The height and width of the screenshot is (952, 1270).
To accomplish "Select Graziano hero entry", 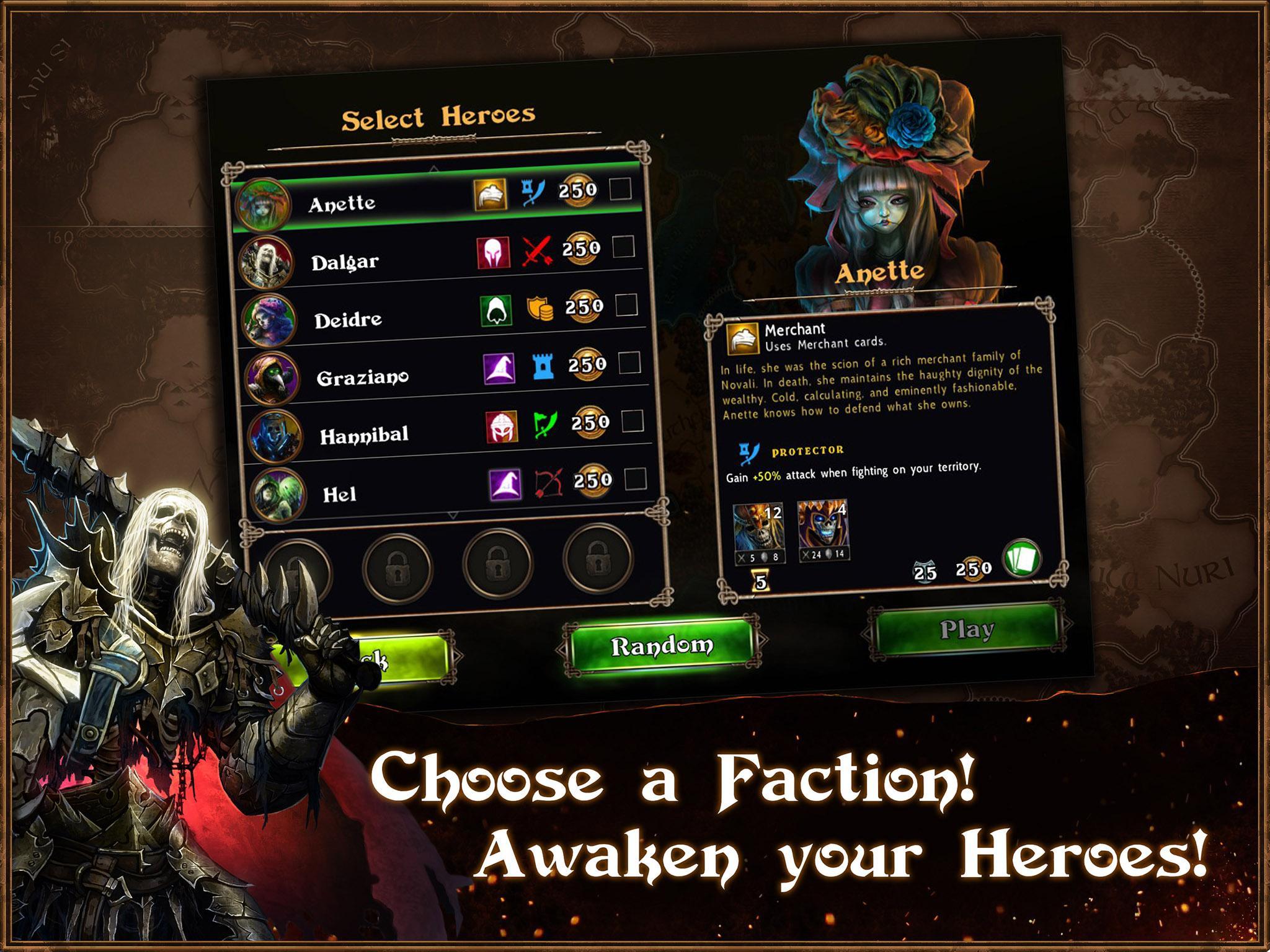I will [363, 377].
